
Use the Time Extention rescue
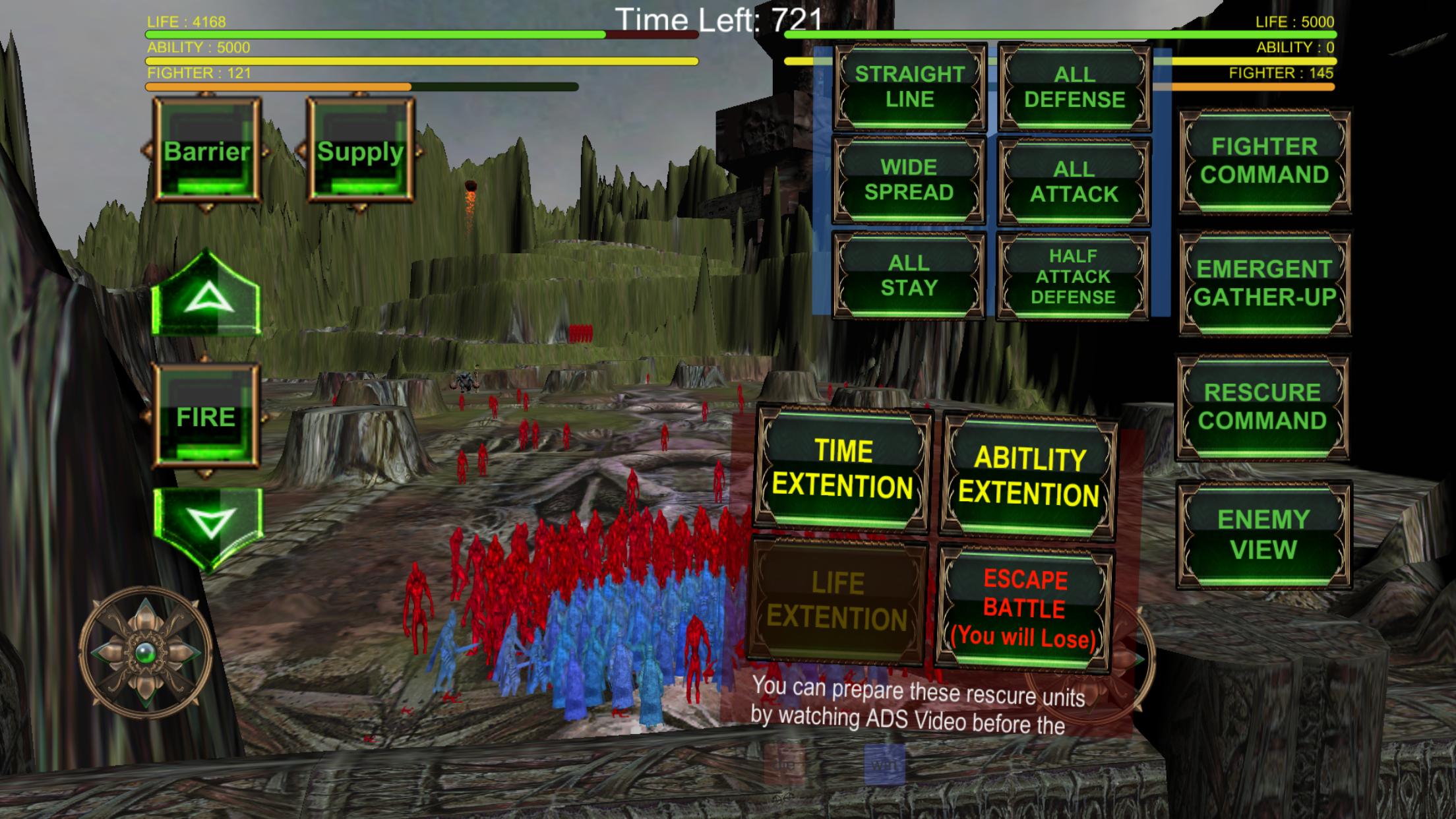pyautogui.click(x=843, y=469)
